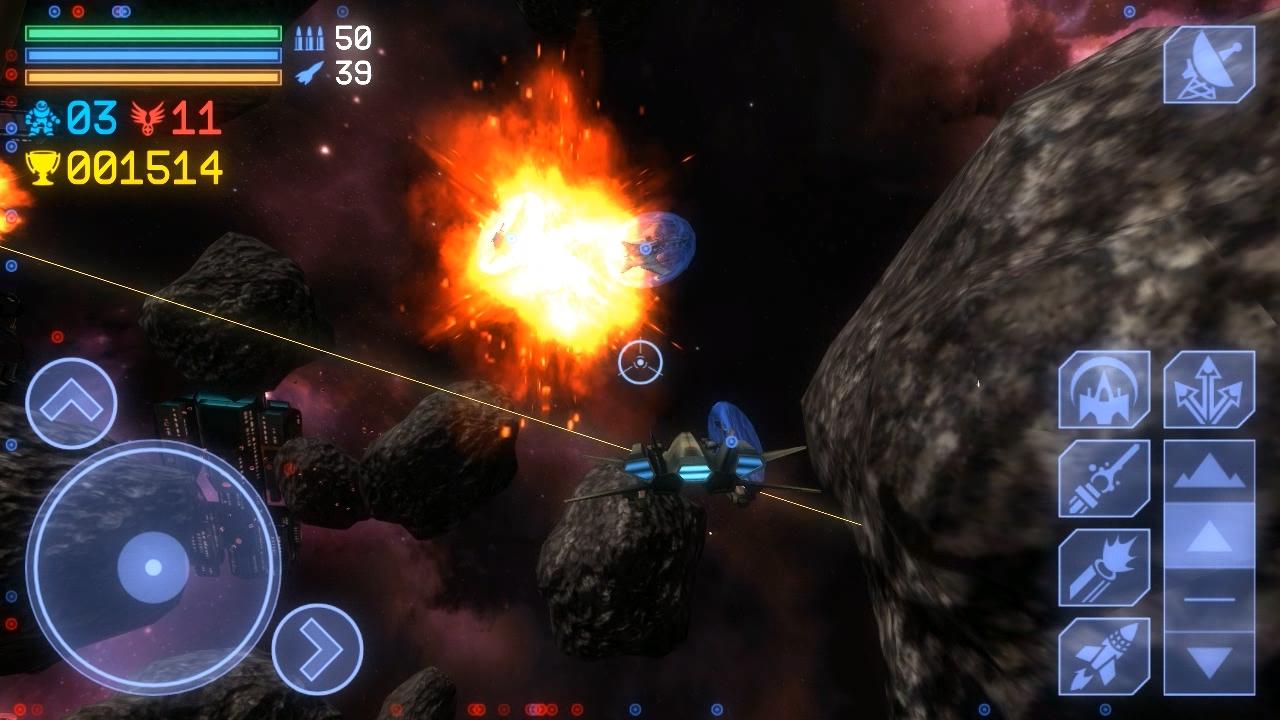Activate the ship shield ability icon
The height and width of the screenshot is (720, 1280).
[1104, 390]
